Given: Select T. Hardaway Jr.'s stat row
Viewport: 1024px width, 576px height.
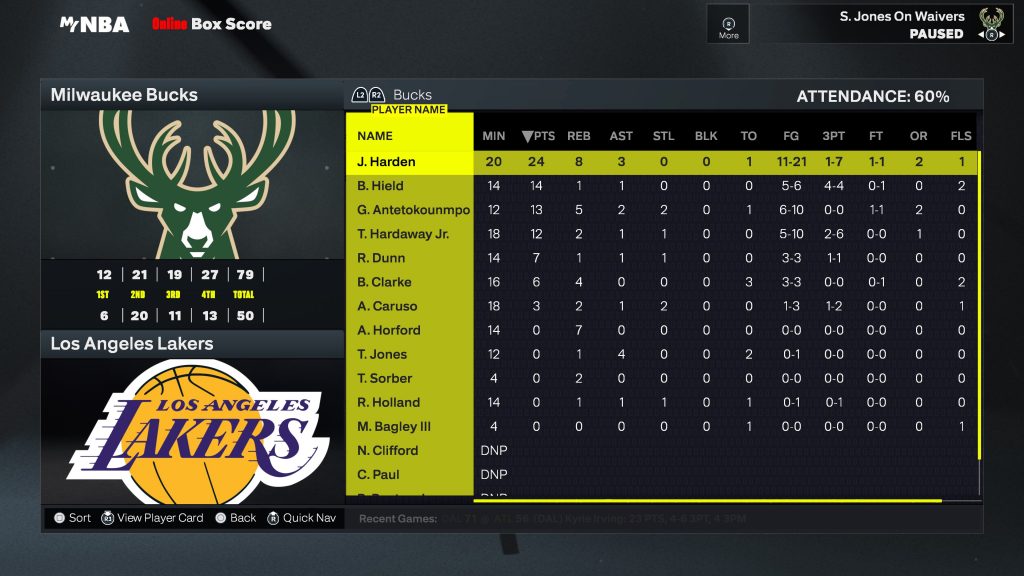Looking at the screenshot, I should pos(403,234).
